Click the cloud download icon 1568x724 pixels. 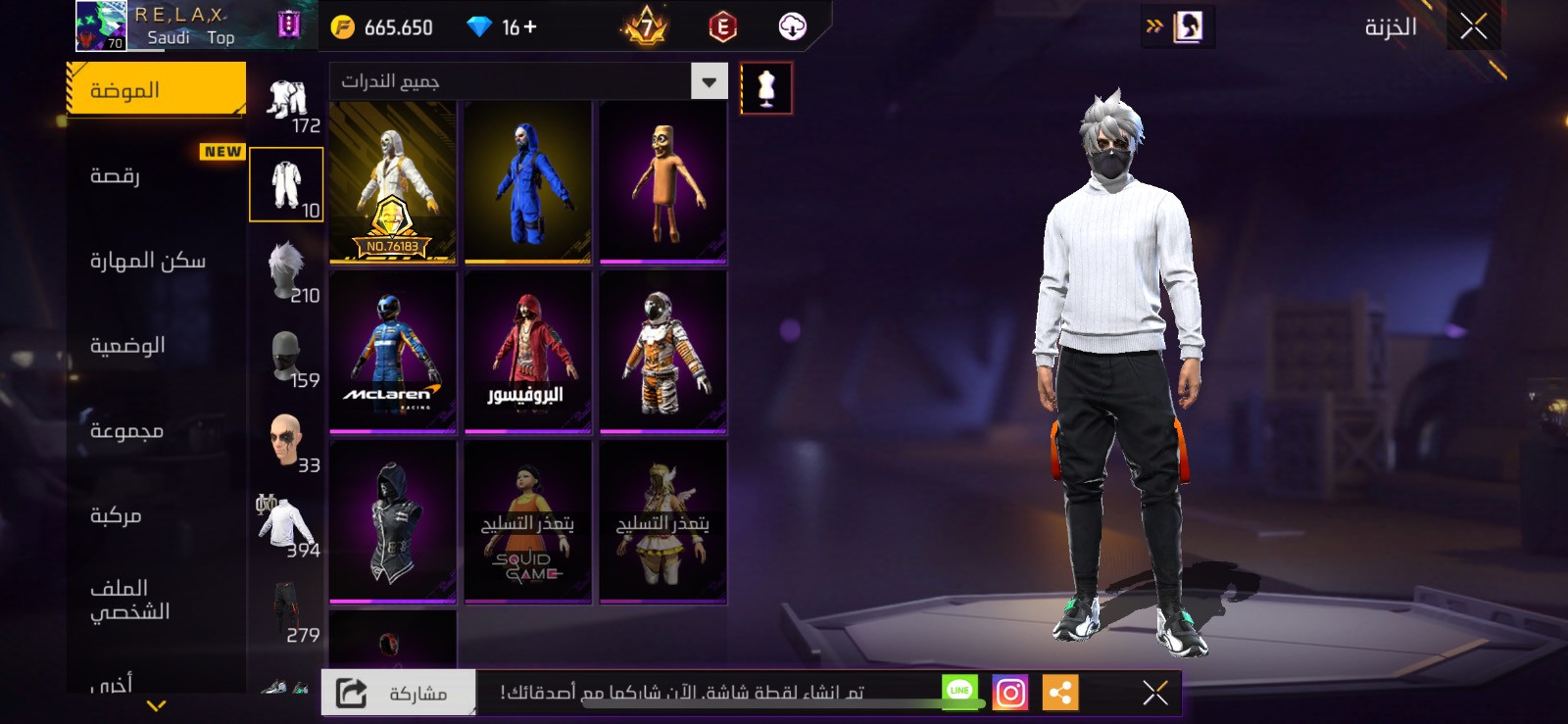coord(790,27)
